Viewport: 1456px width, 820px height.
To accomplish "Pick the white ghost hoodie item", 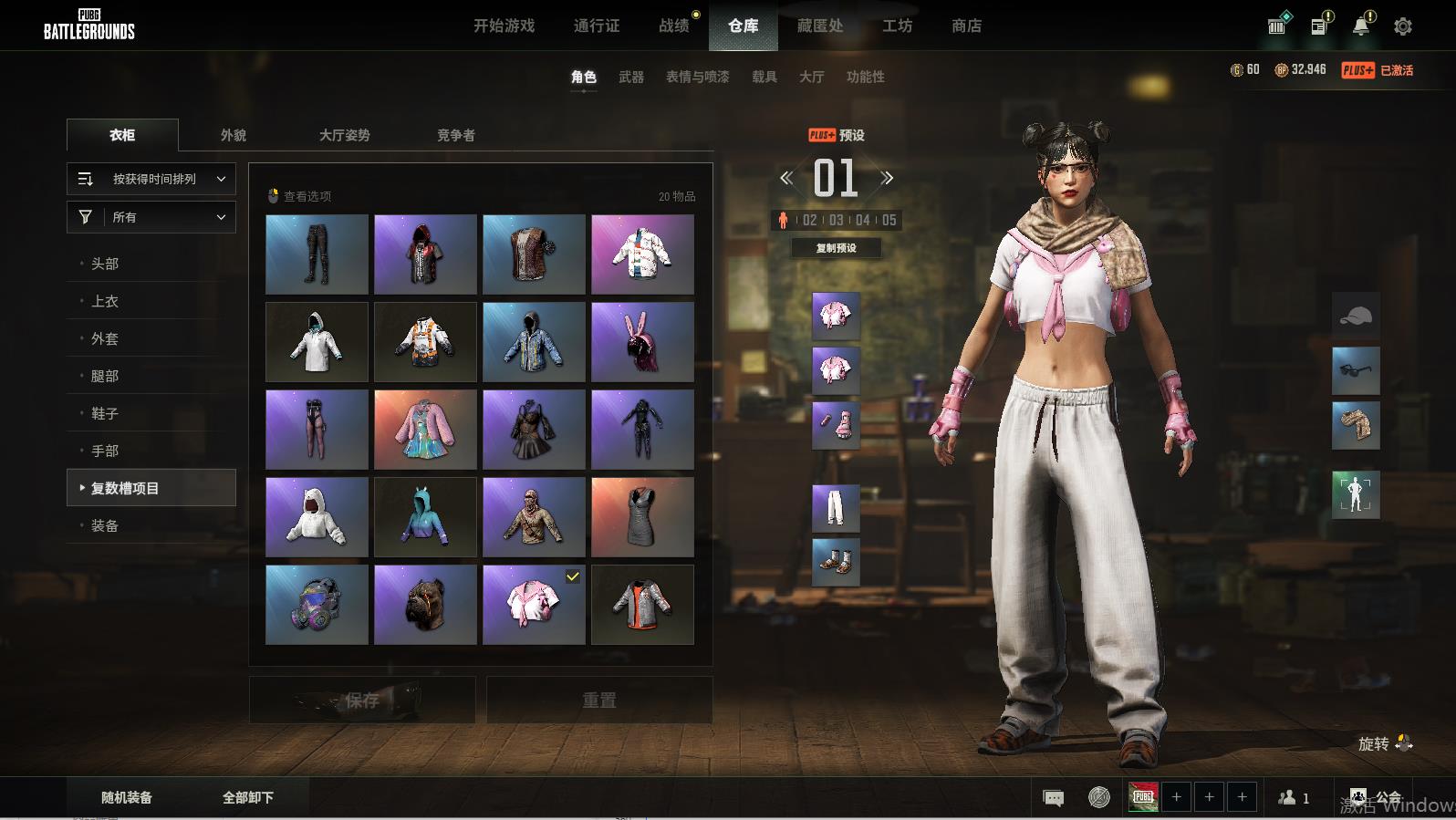I will (317, 517).
